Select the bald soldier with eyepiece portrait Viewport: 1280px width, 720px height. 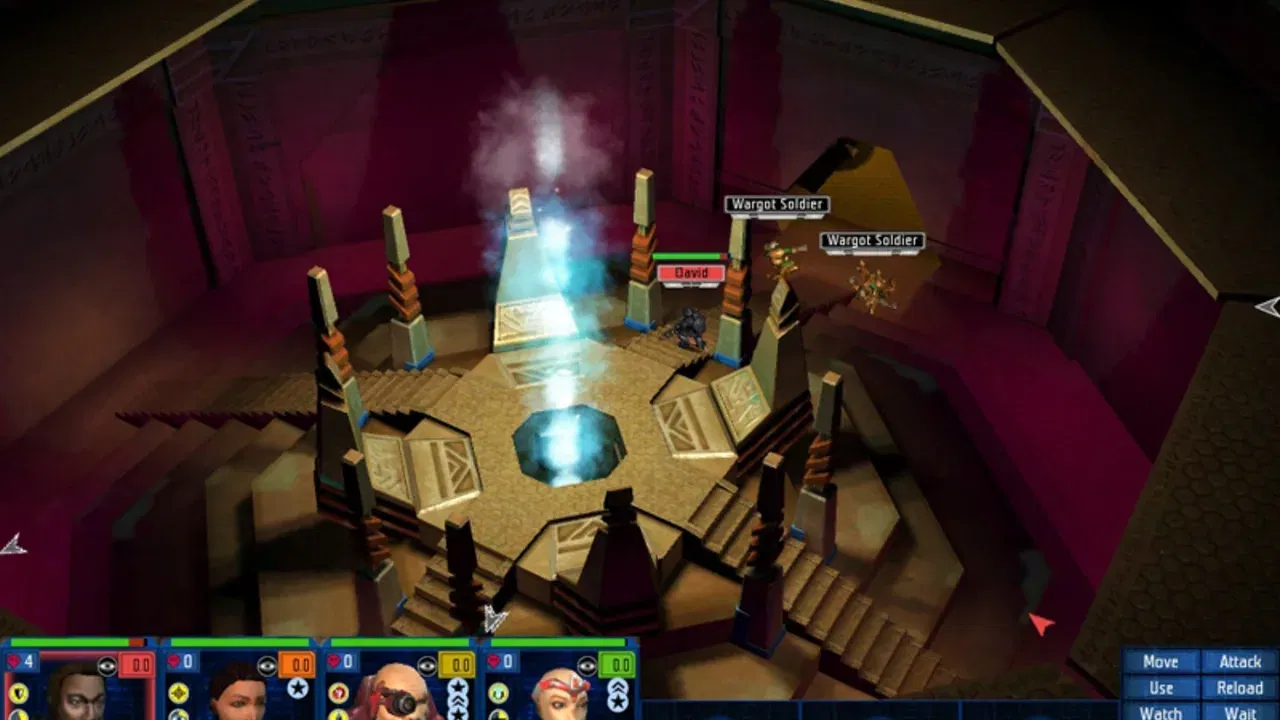[x=398, y=694]
